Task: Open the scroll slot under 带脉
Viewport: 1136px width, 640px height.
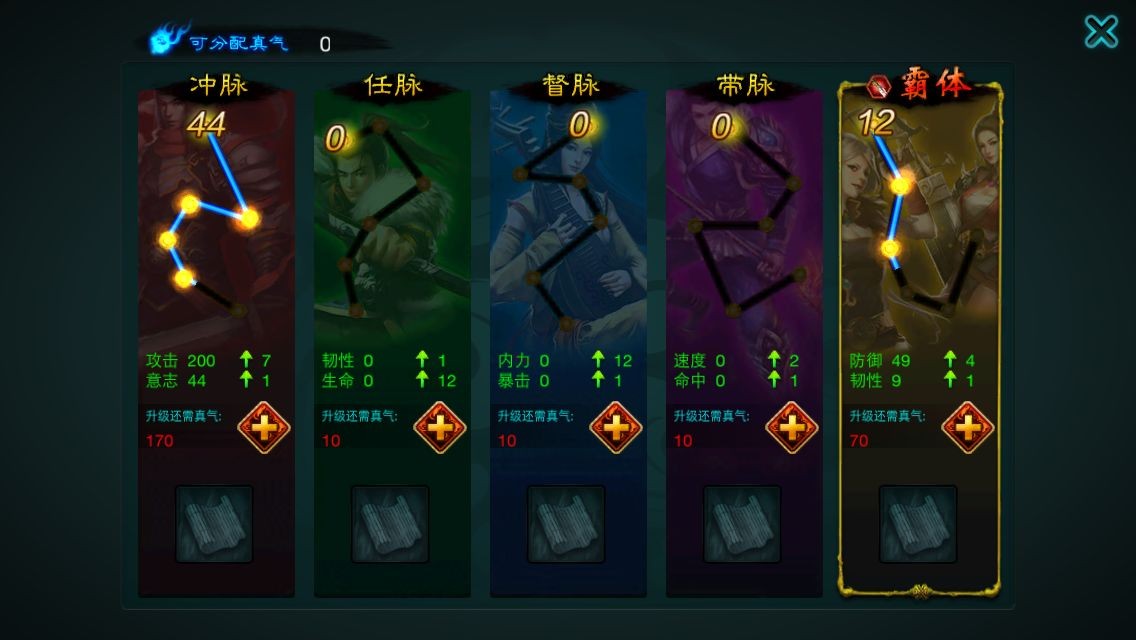Action: pos(742,524)
